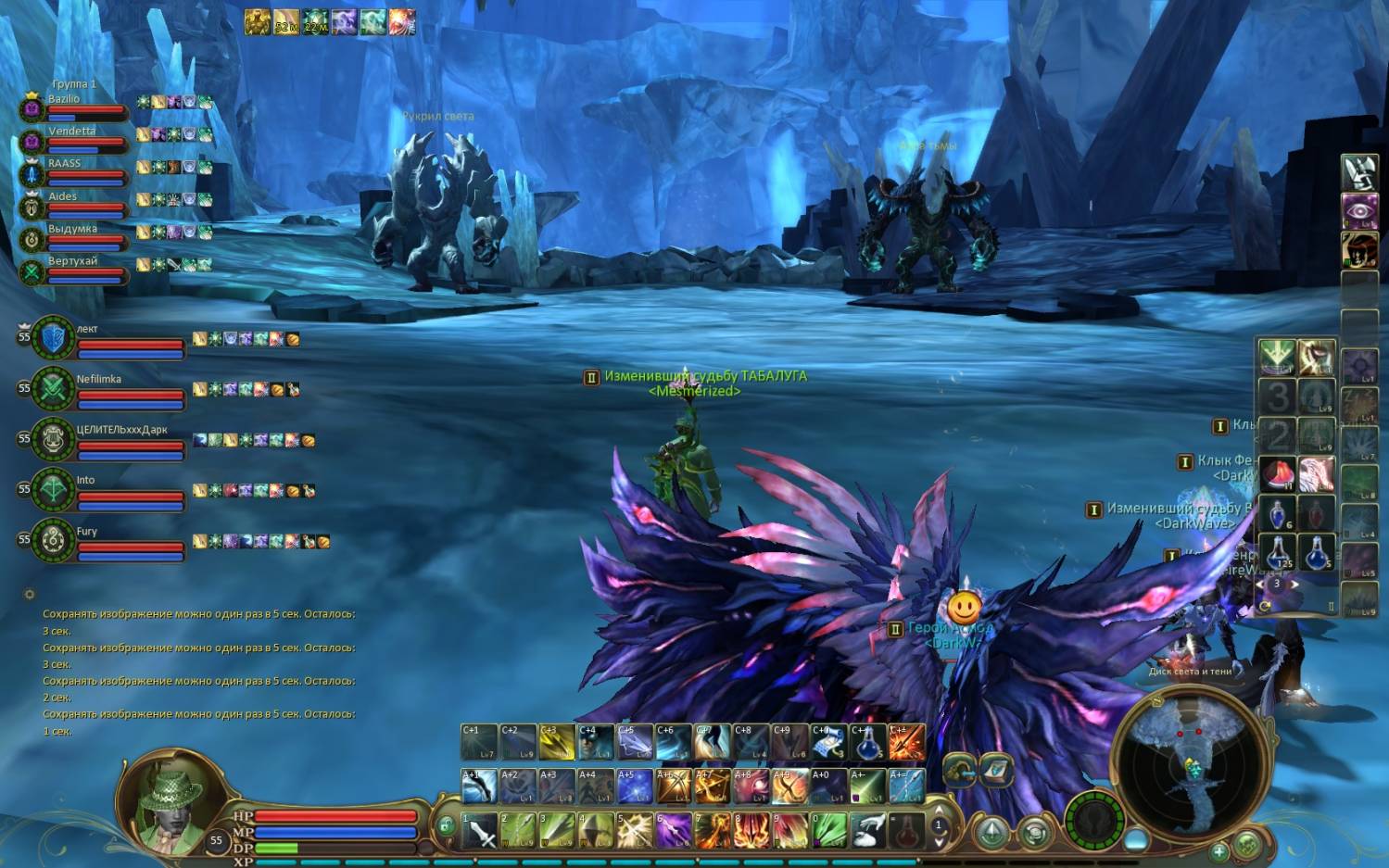1389x868 pixels.
Task: Use the scroll item in the top hotbar row
Action: point(829,743)
